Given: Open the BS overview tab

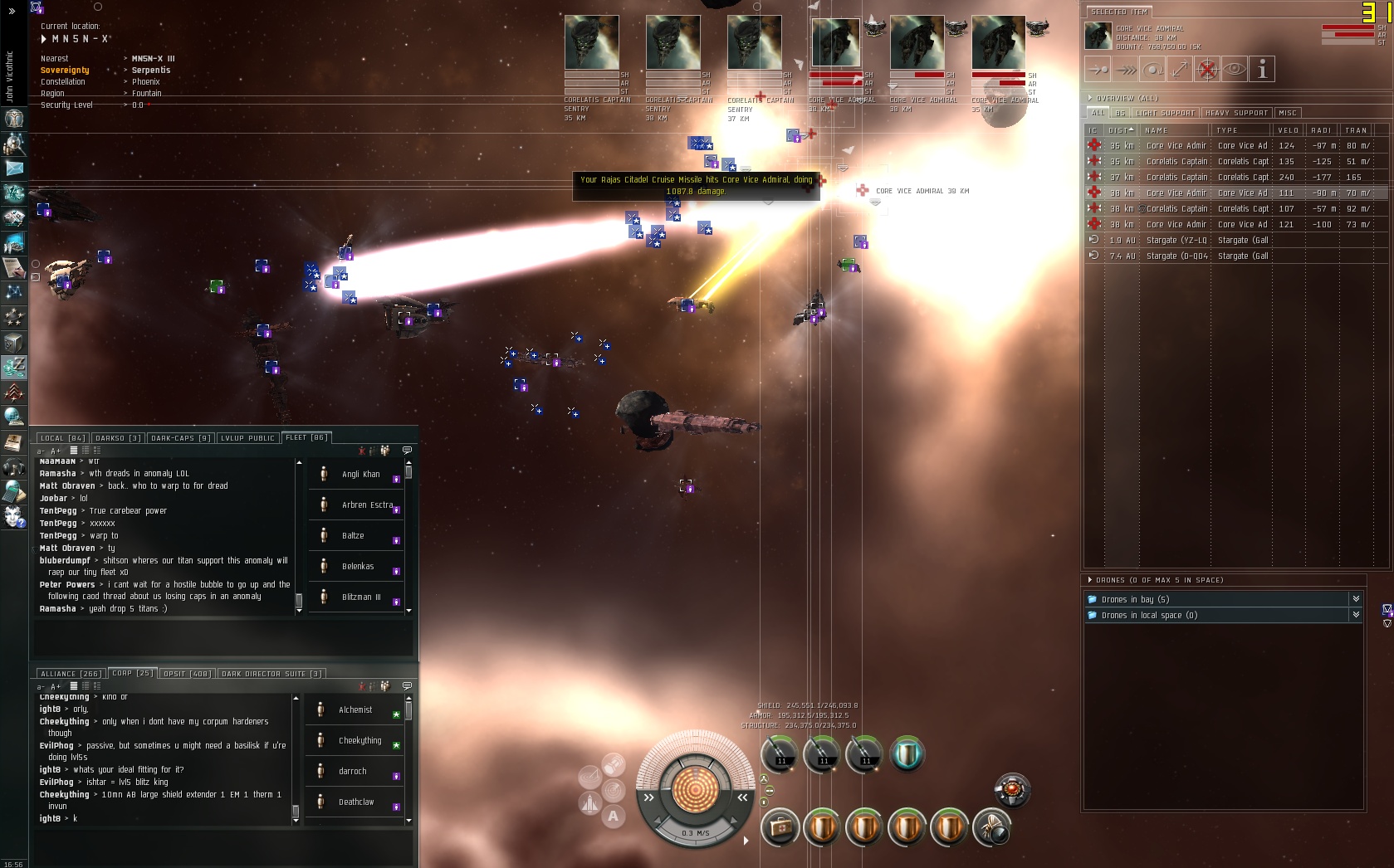Looking at the screenshot, I should pos(1120,113).
